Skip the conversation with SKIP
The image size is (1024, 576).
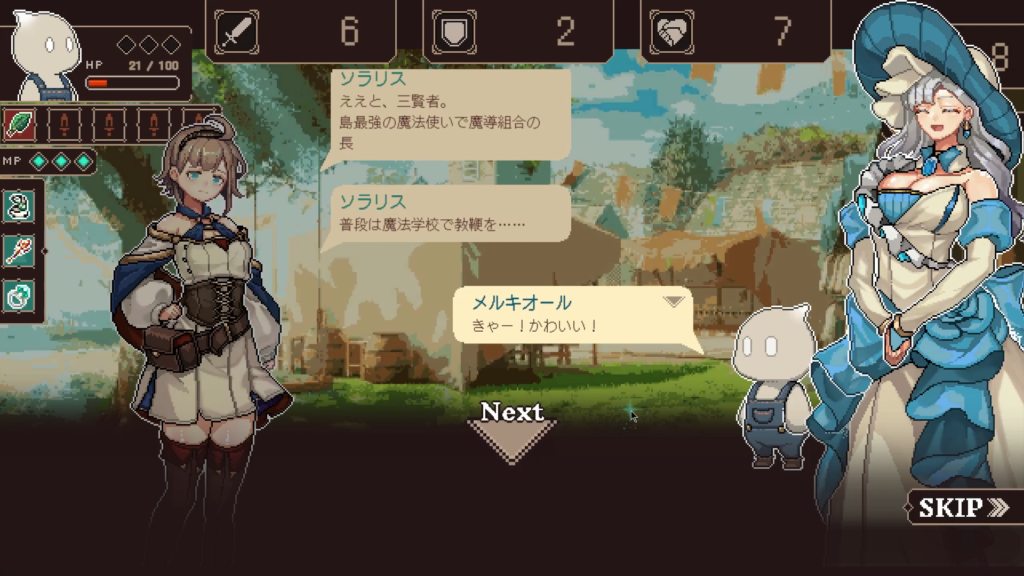[963, 507]
